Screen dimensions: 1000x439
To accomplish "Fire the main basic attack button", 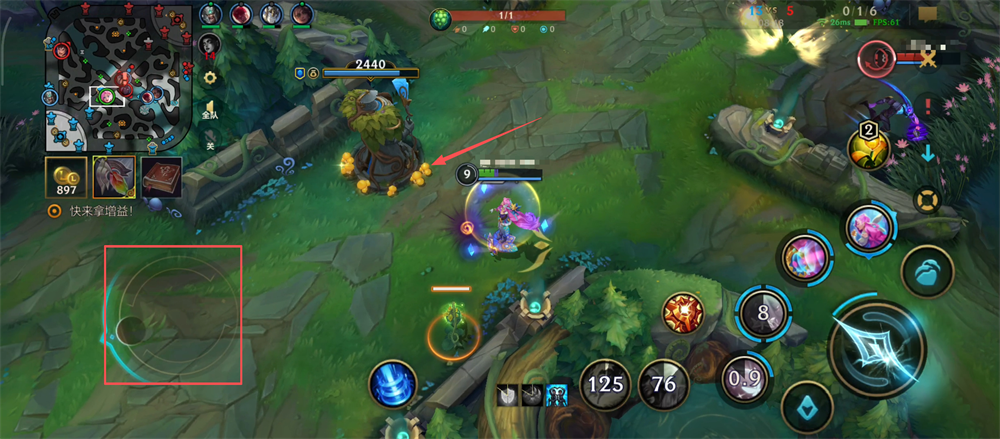I will [876, 345].
